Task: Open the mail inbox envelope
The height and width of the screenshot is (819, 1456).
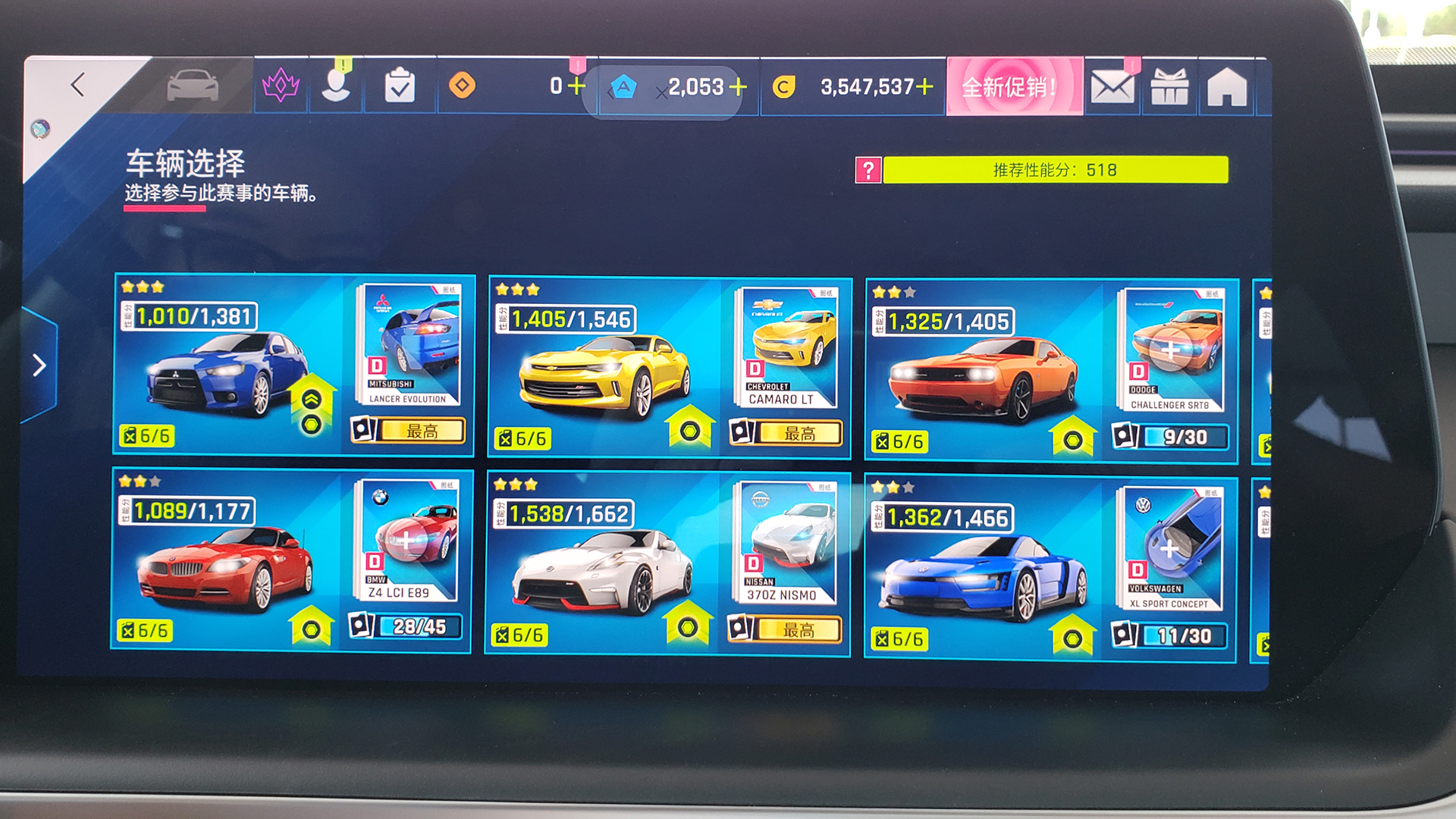Action: point(1112,88)
